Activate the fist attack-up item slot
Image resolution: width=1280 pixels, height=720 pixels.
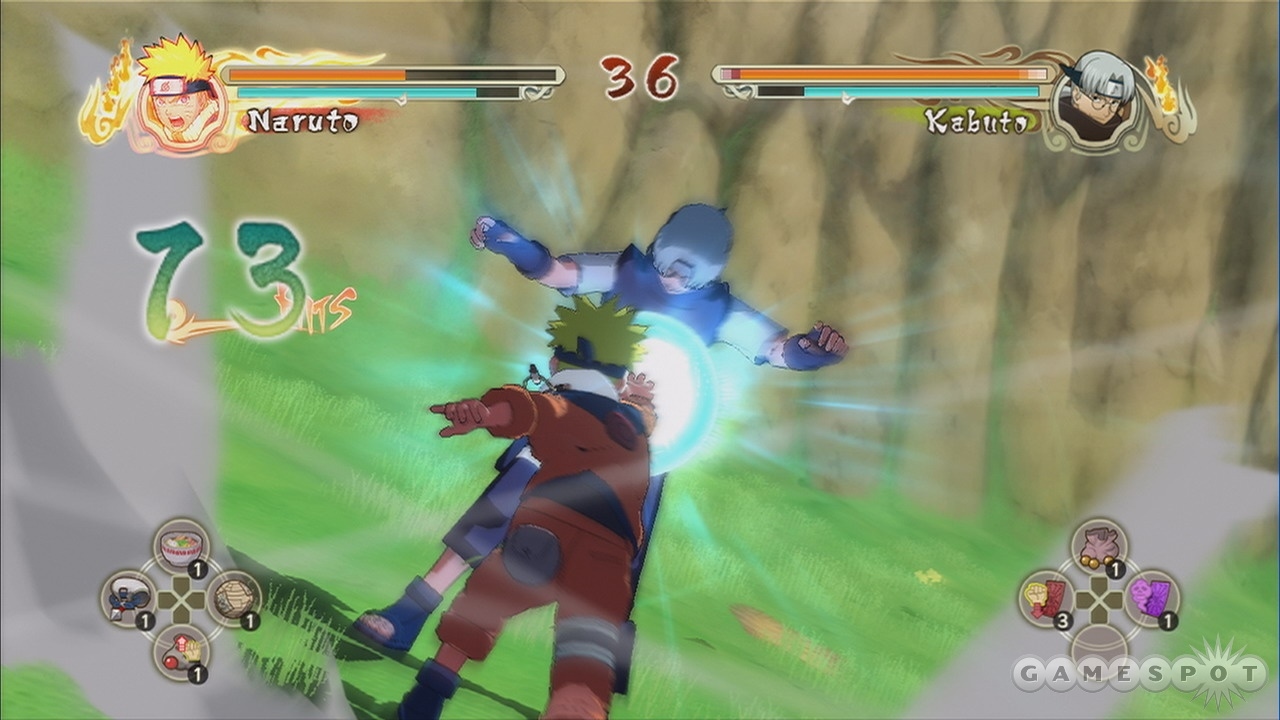point(181,651)
